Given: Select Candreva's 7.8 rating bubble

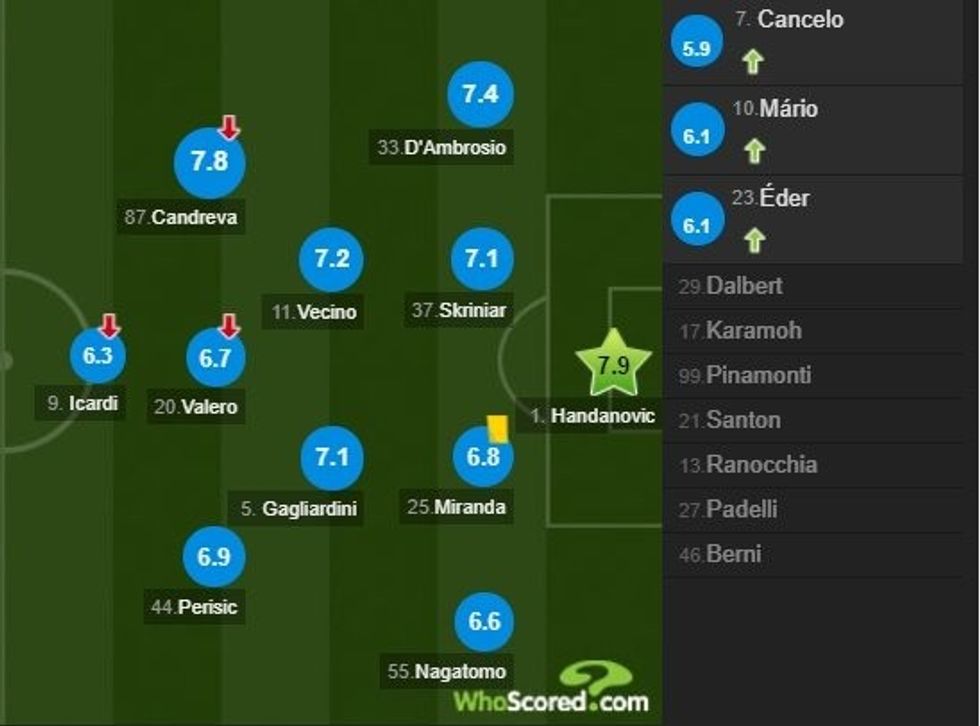Looking at the screenshot, I should [x=209, y=162].
